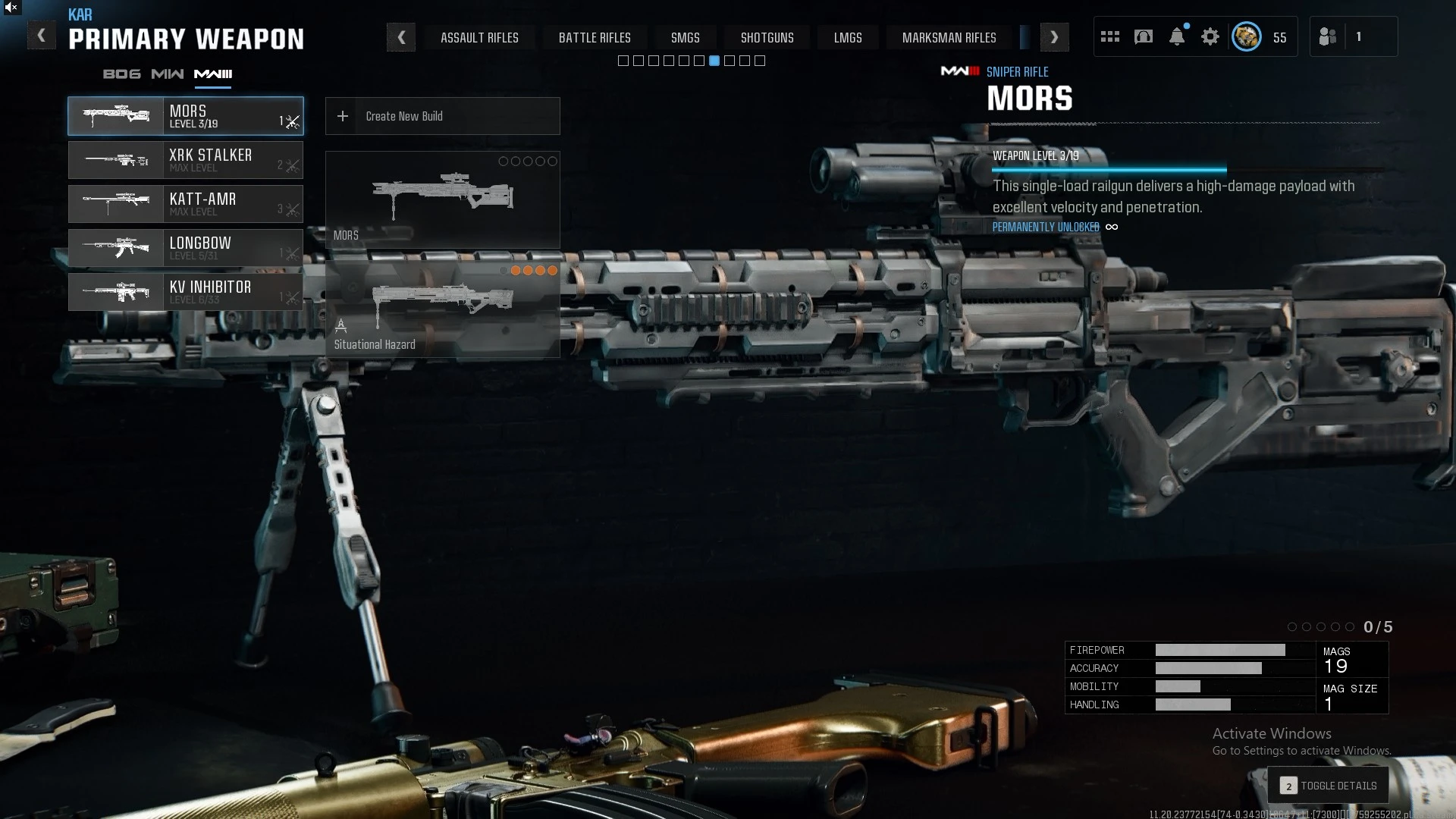The height and width of the screenshot is (819, 1456).
Task: Choose the XRK Stalker sniper rifle
Action: click(186, 160)
